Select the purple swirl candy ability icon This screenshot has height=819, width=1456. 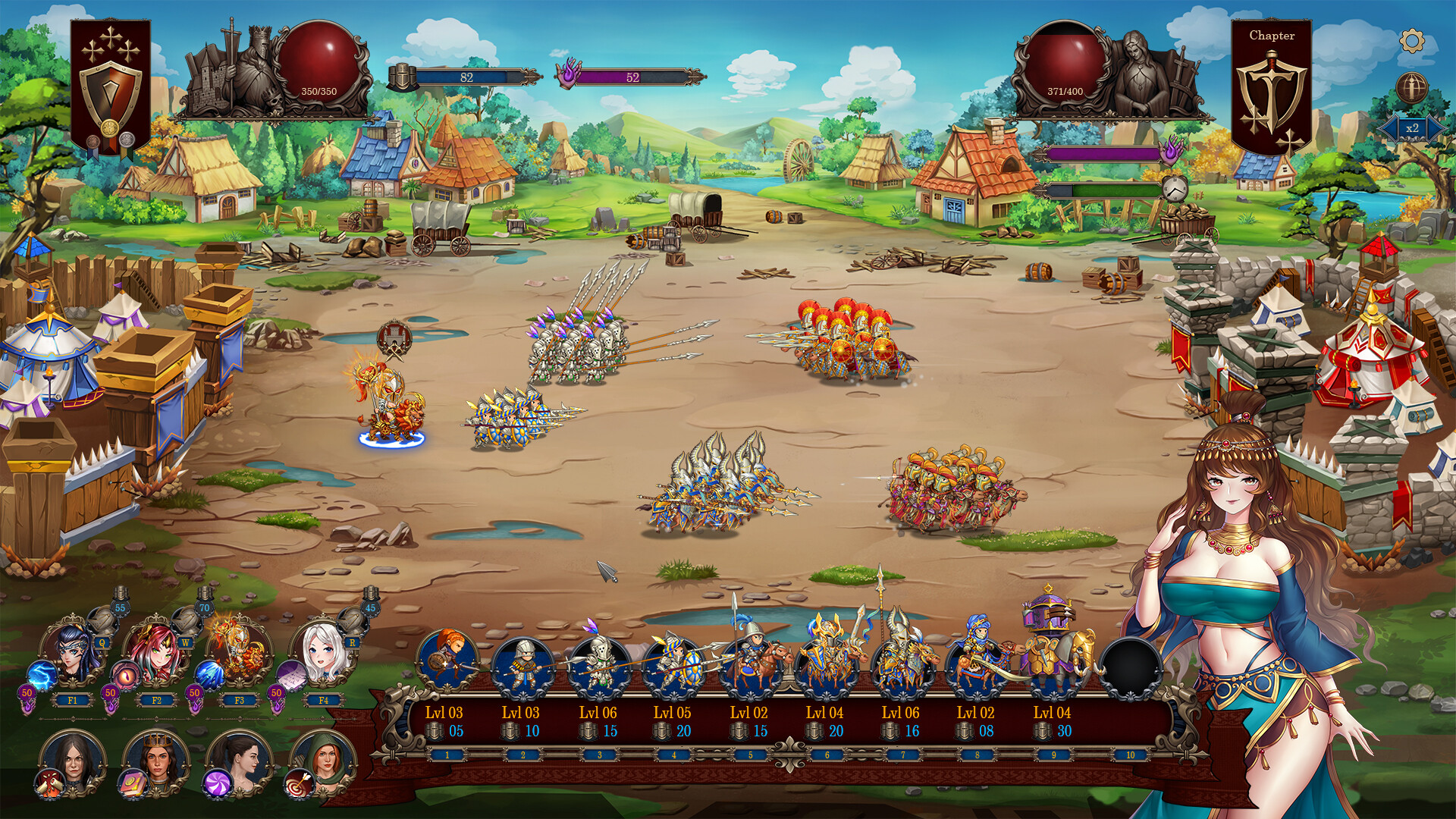[218, 784]
